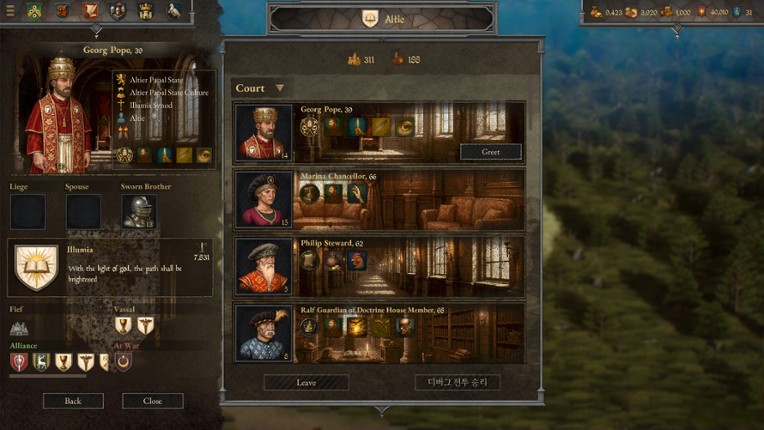This screenshot has width=764, height=430.
Task: Open the hamburger menu
Action: point(9,11)
